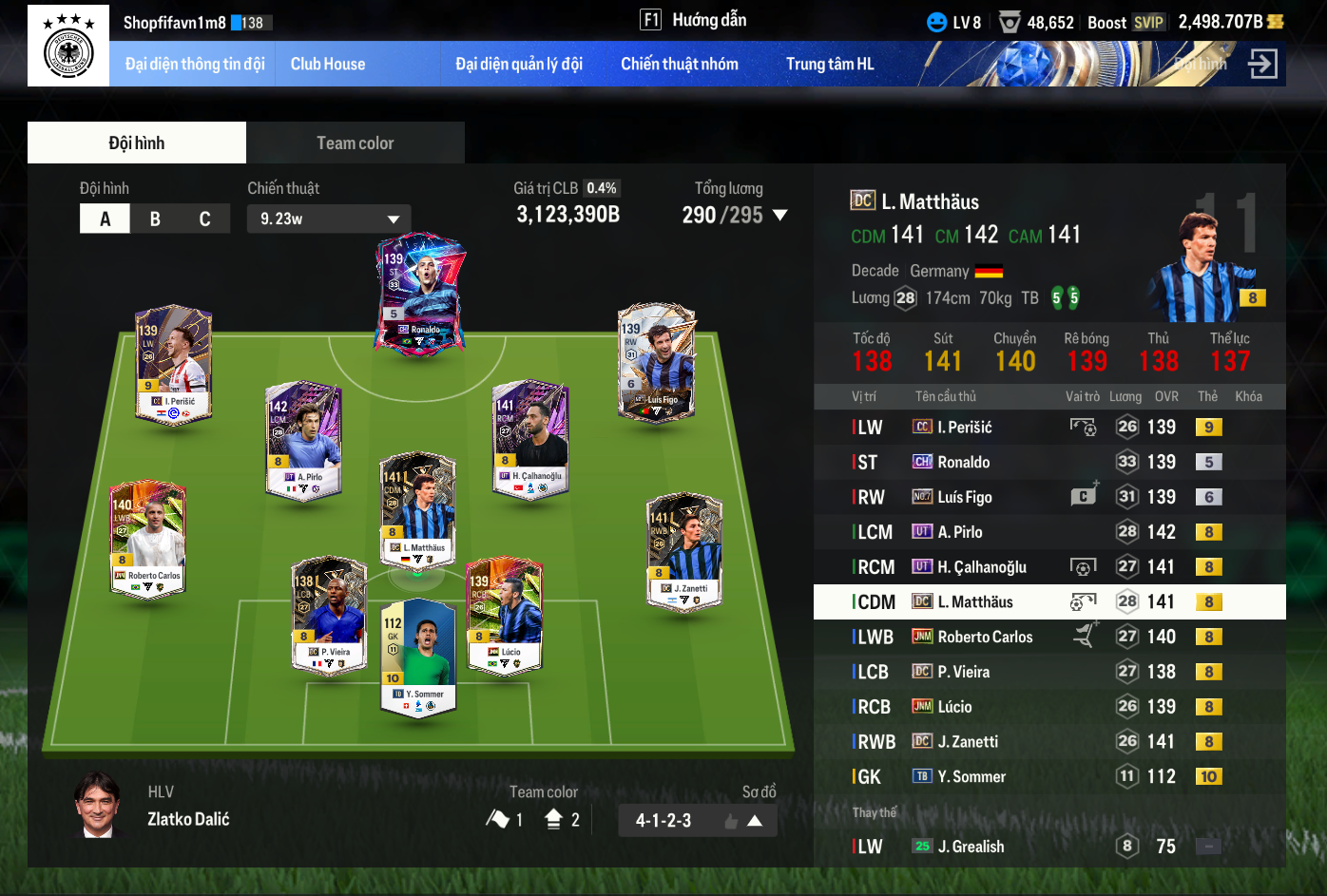Open Đại diện thông tin đội

click(x=195, y=65)
